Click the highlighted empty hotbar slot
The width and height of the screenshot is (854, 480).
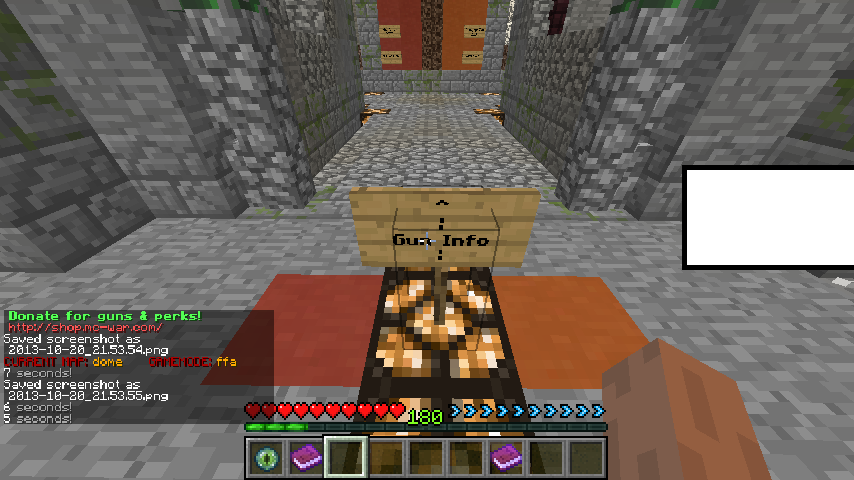coord(345,457)
